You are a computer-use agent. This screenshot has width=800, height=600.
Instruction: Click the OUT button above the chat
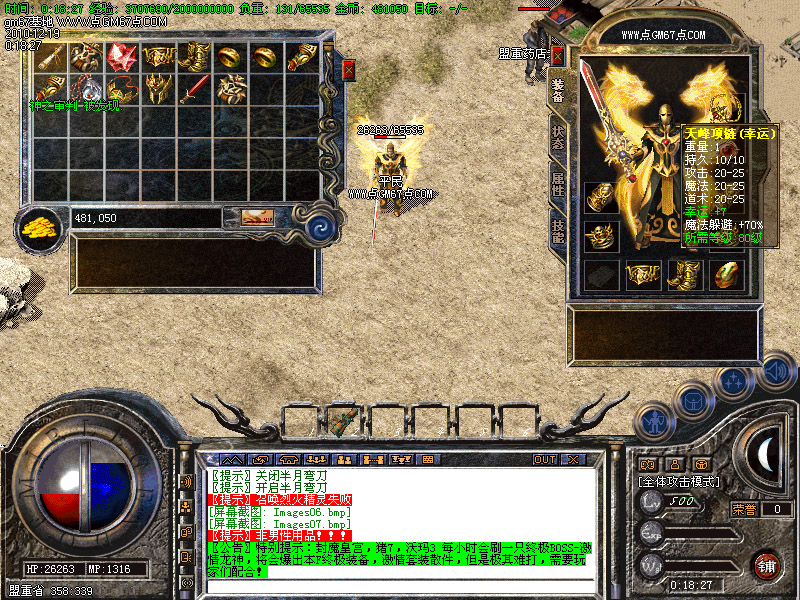pos(544,459)
